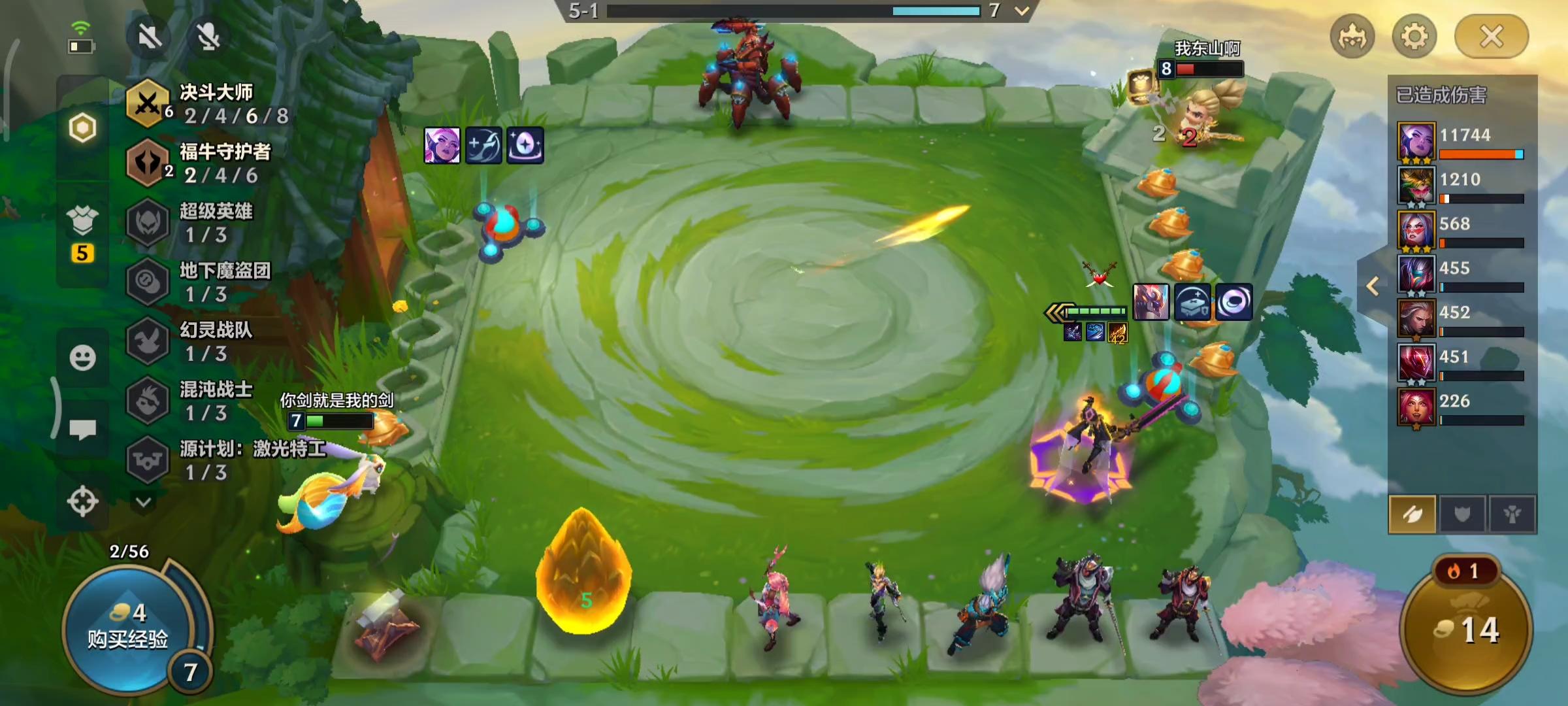Open the emote smiley face button
This screenshot has height=706, width=1568.
82,358
